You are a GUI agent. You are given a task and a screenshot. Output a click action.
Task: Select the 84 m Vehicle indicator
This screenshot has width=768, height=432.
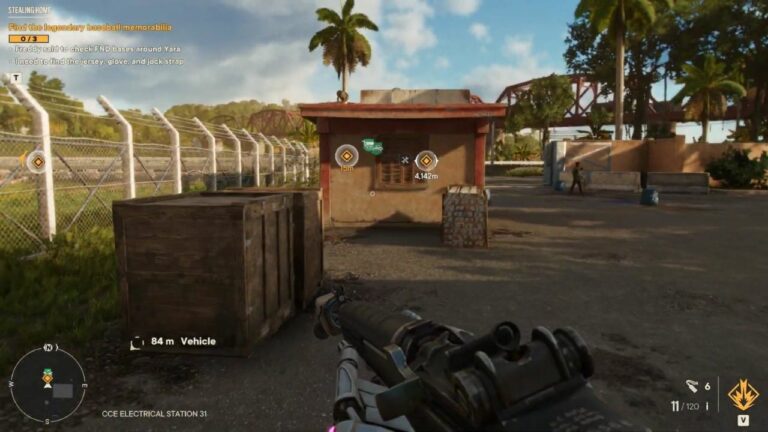(x=174, y=342)
